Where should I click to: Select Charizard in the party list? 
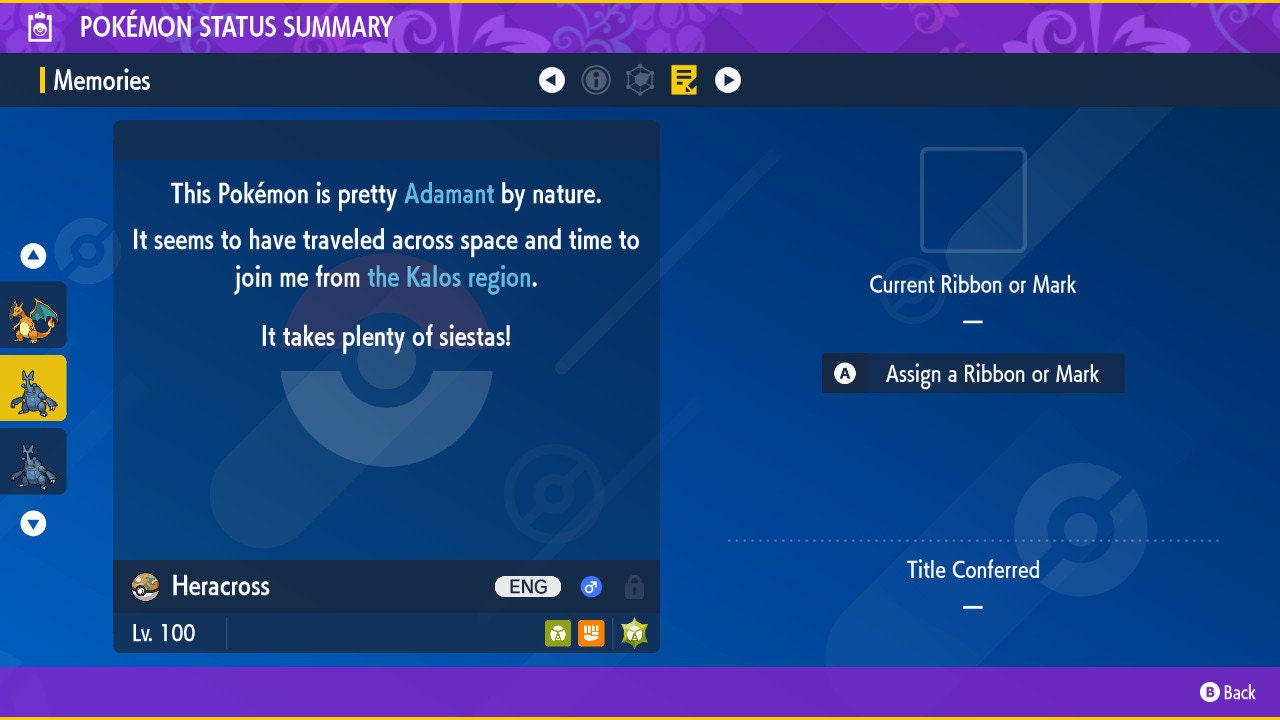(34, 315)
